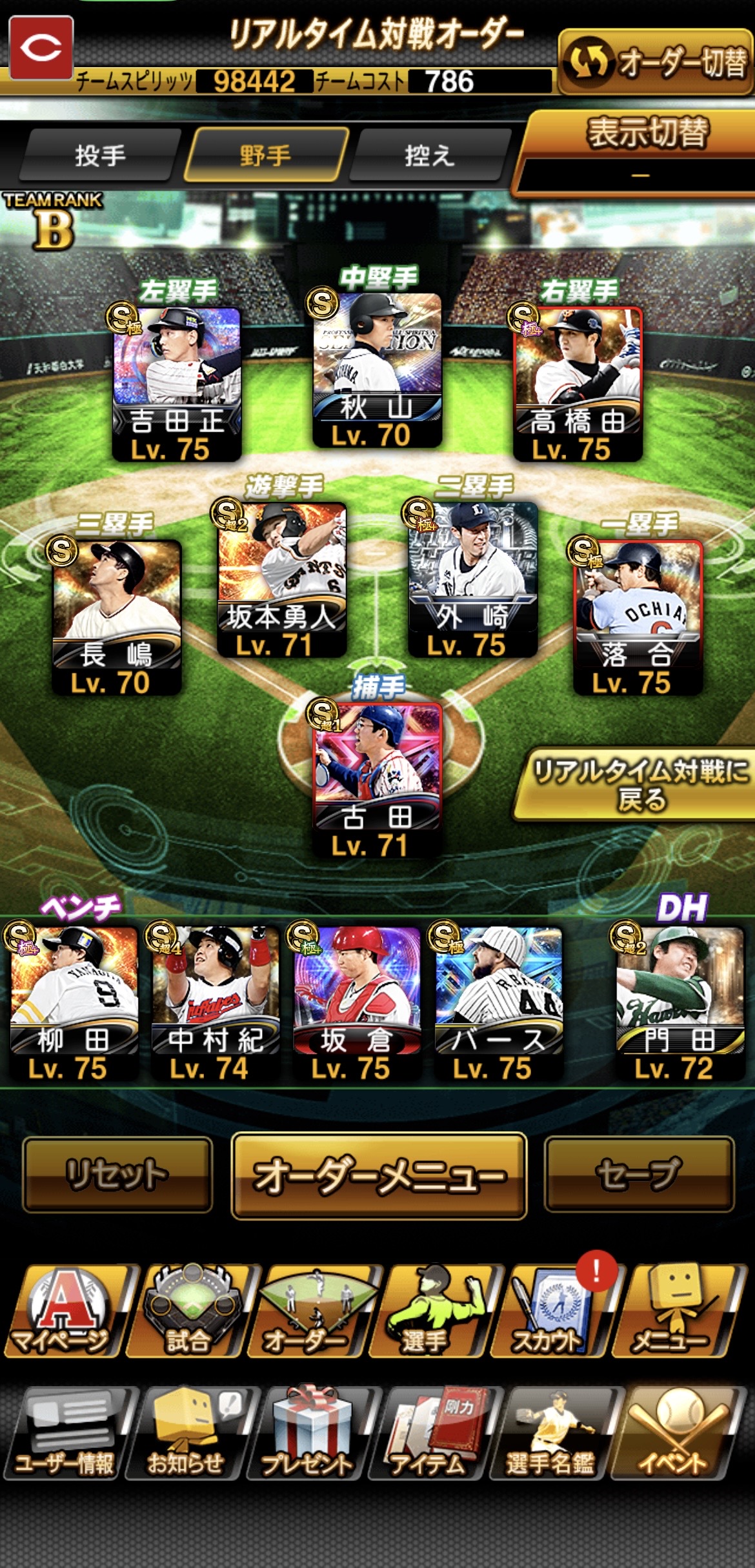Switch to the 投手 tab
Viewport: 755px width, 1568px height.
100,155
